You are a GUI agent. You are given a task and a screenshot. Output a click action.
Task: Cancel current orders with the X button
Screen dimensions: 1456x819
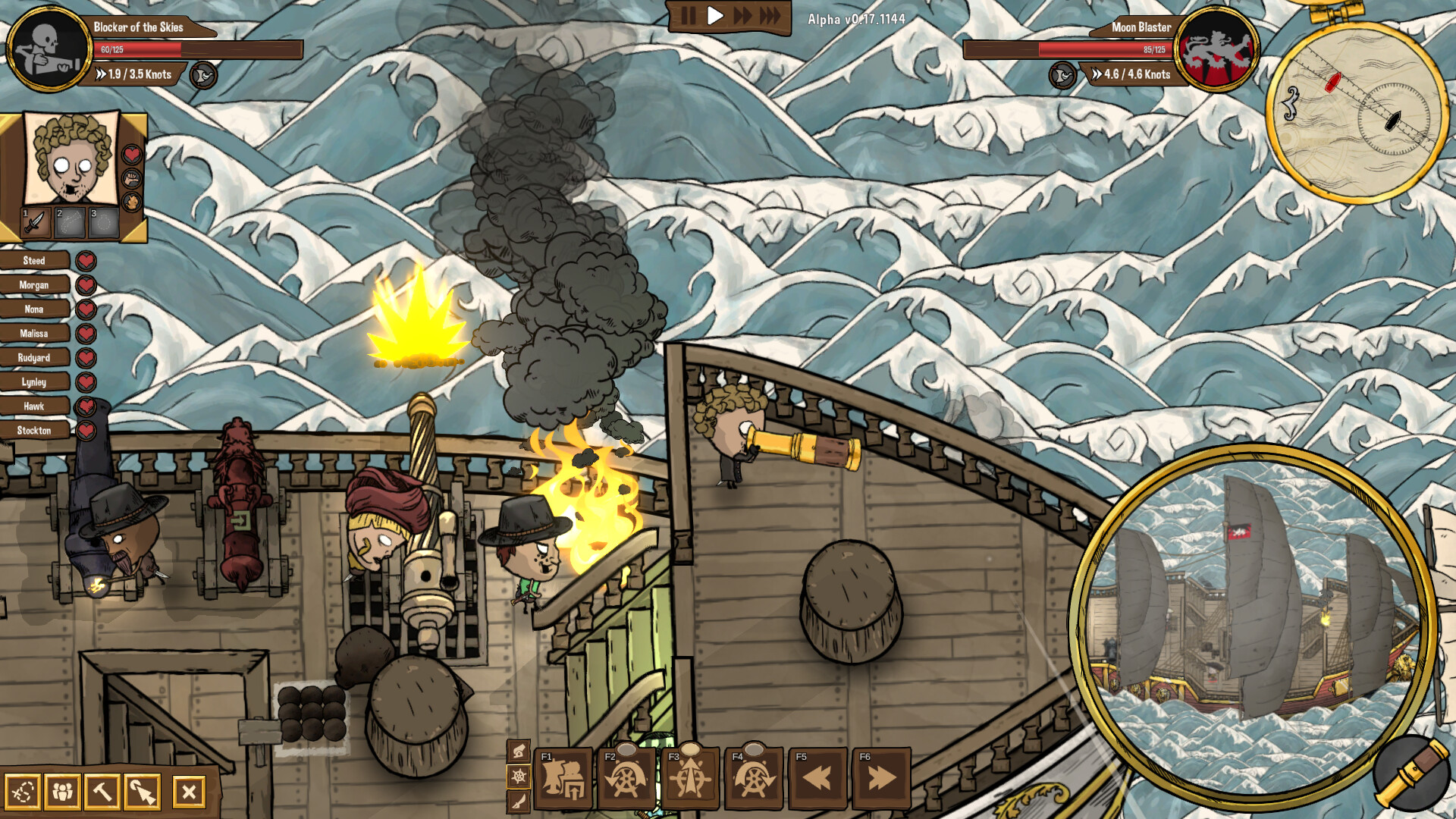coord(189,792)
